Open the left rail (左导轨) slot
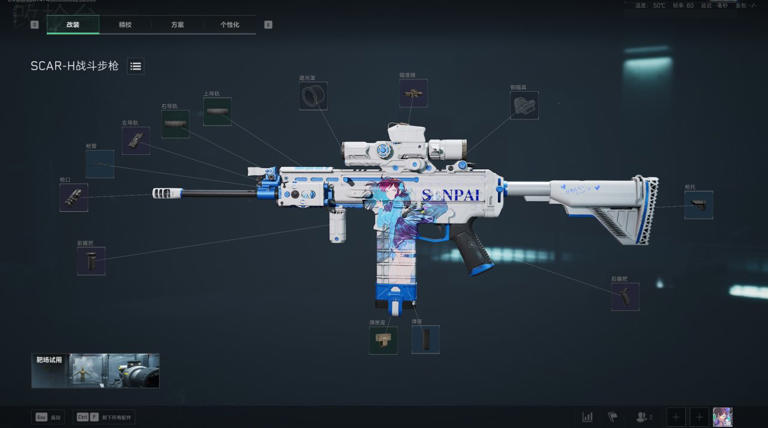This screenshot has width=768, height=428. (x=136, y=140)
